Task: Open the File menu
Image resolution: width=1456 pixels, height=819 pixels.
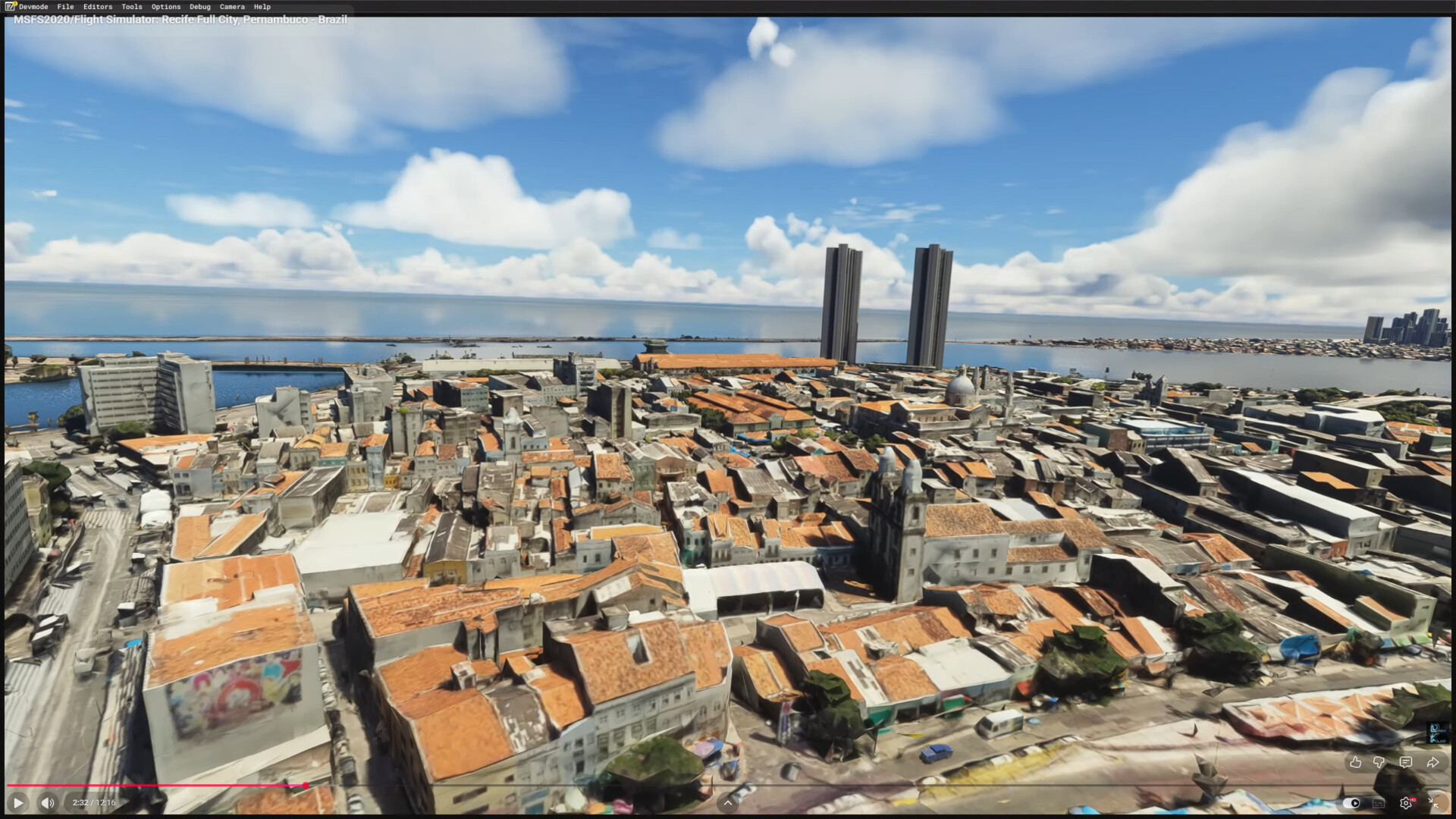Action: coord(66,7)
